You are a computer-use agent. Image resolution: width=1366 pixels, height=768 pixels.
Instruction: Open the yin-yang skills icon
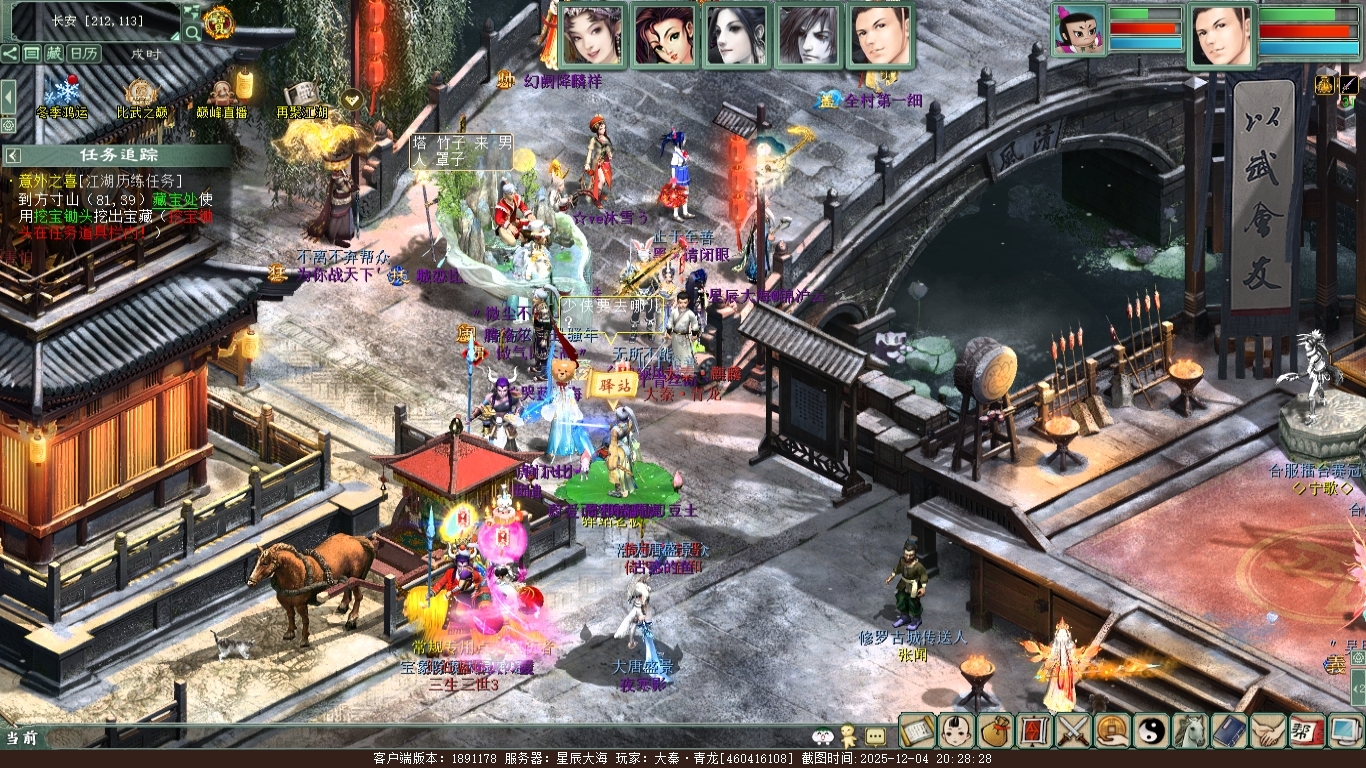(x=1151, y=731)
